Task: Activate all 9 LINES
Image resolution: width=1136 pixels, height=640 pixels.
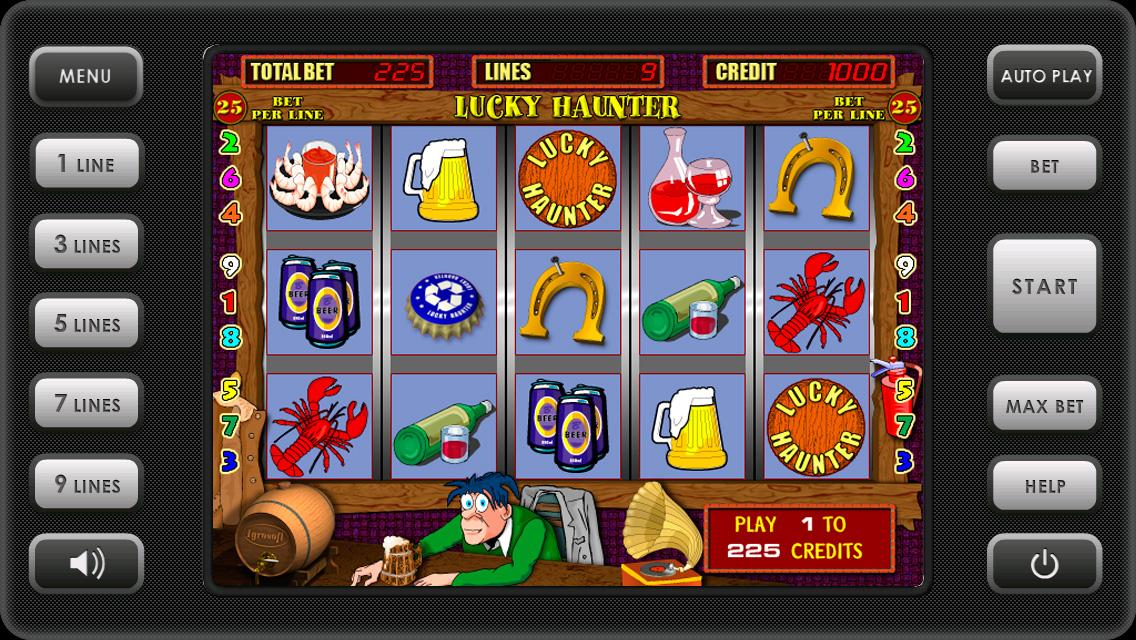Action: tap(86, 485)
